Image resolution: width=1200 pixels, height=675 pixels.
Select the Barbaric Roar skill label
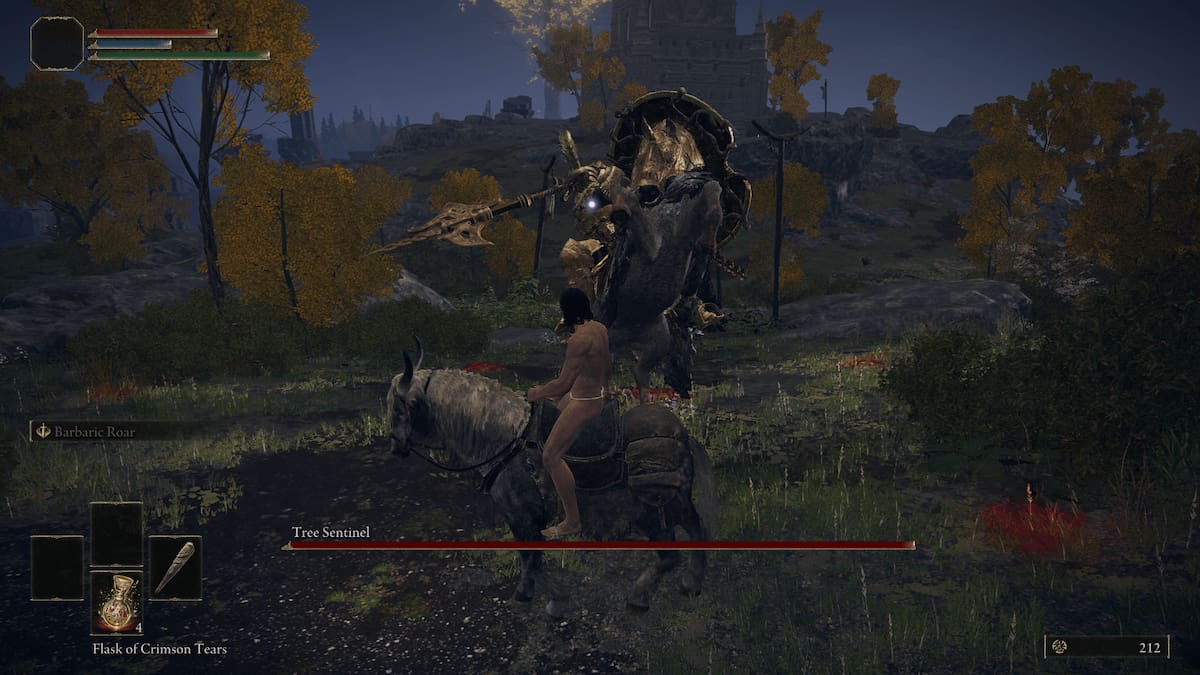pos(97,432)
